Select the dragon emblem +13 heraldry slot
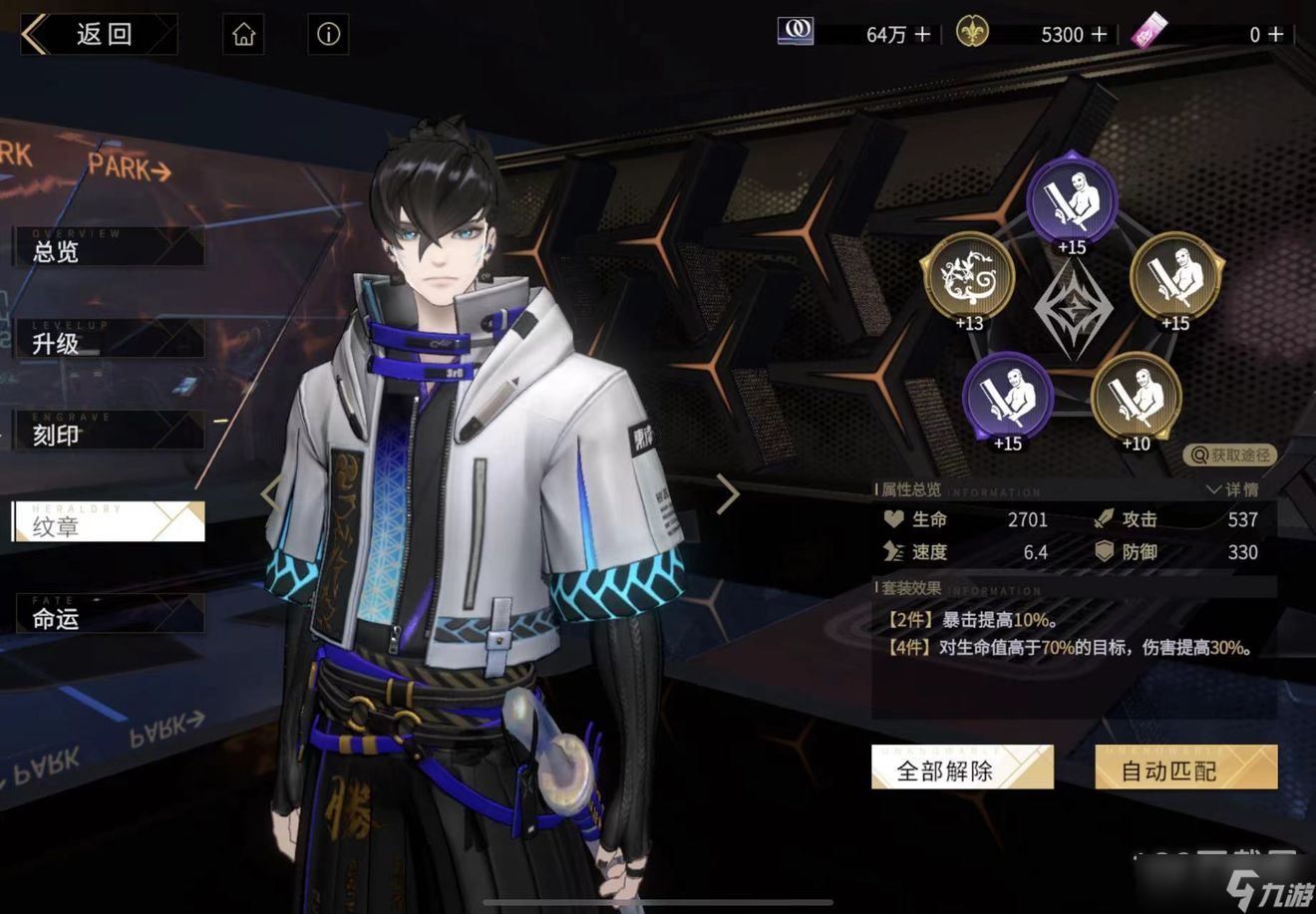The width and height of the screenshot is (1316, 914). click(967, 279)
